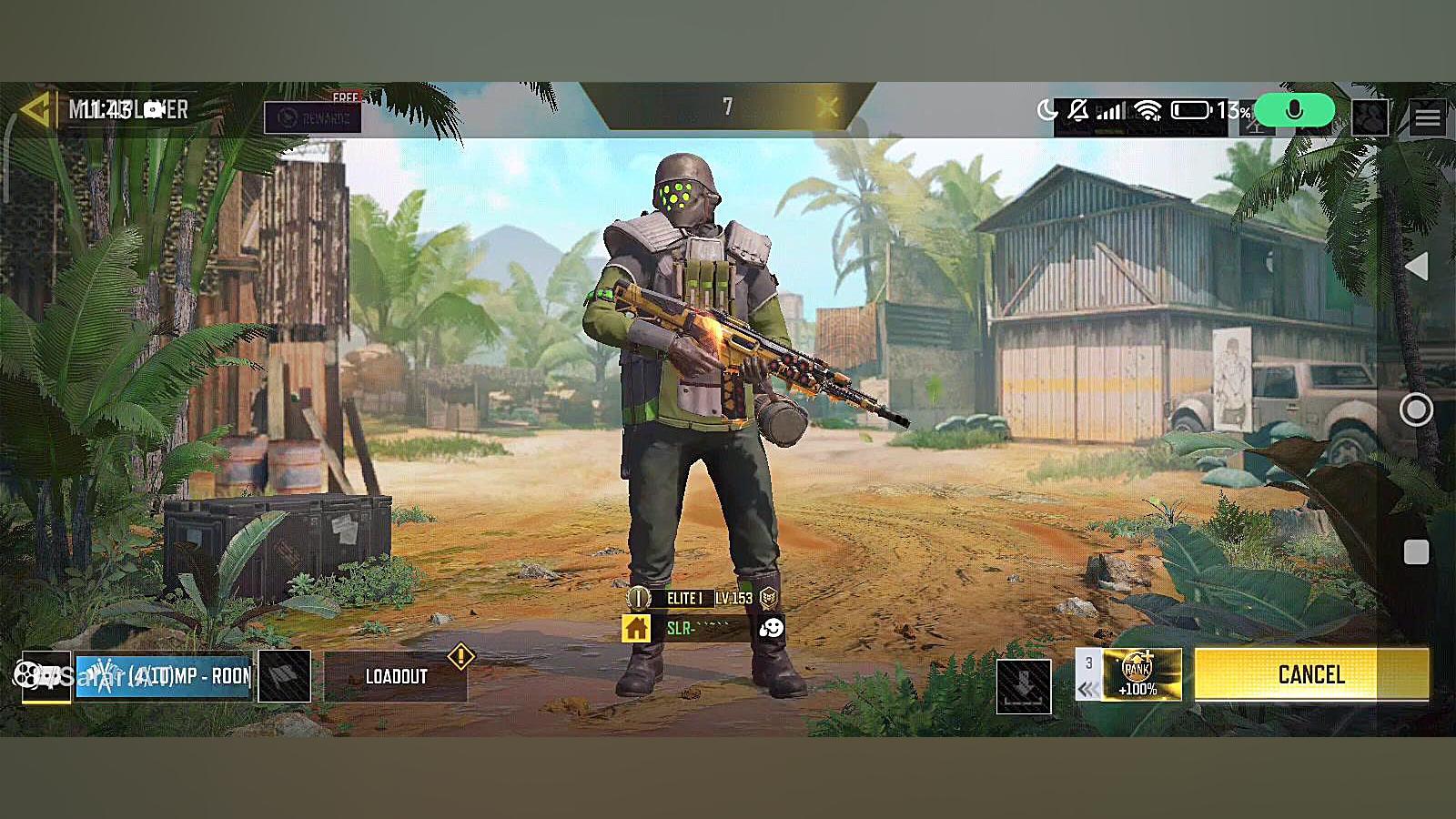Tap the Android back triangle navigation button
Screen dimensions: 1456x819
1416,267
